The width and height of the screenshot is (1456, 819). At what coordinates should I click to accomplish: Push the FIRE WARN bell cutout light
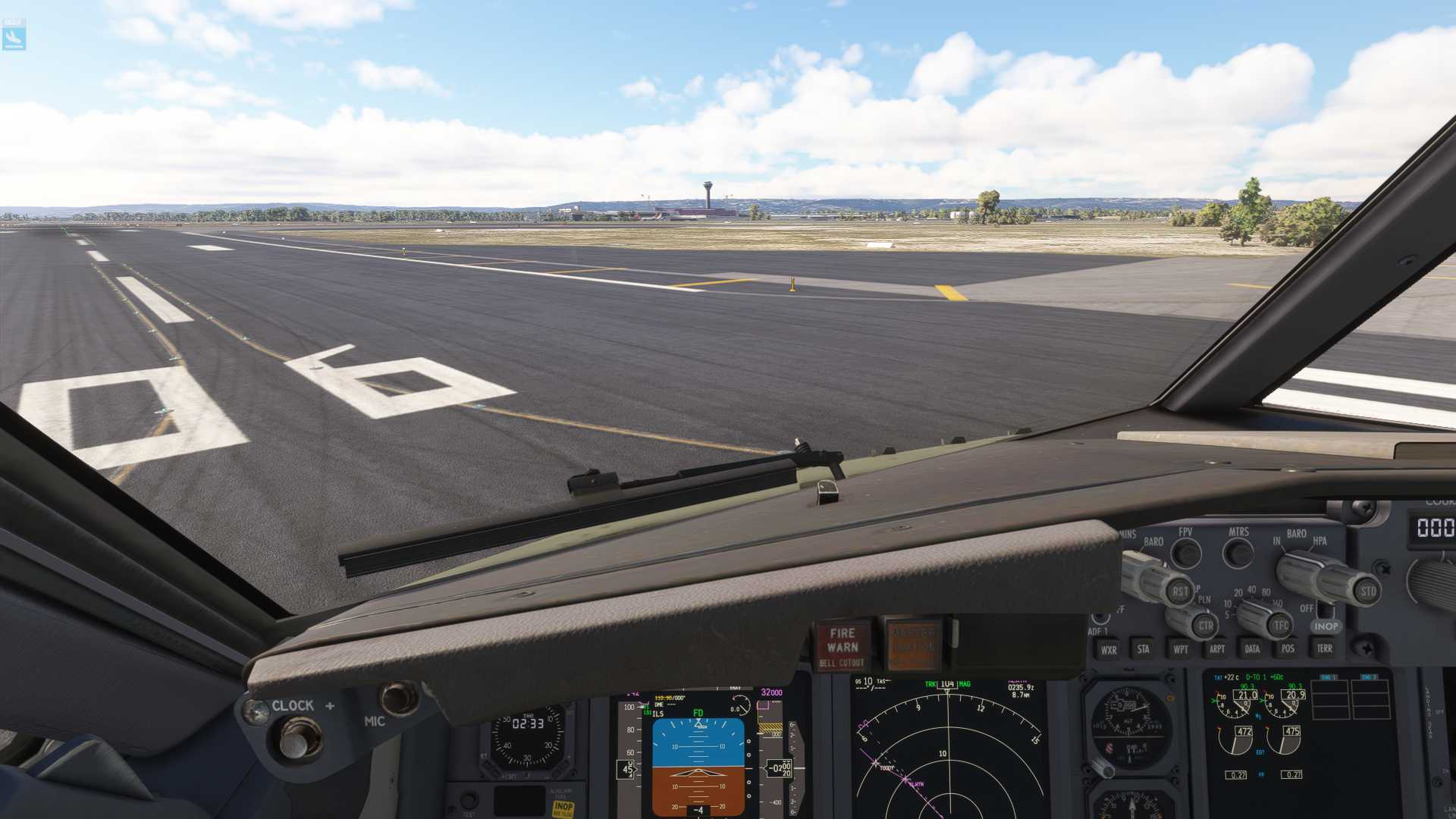click(x=843, y=646)
